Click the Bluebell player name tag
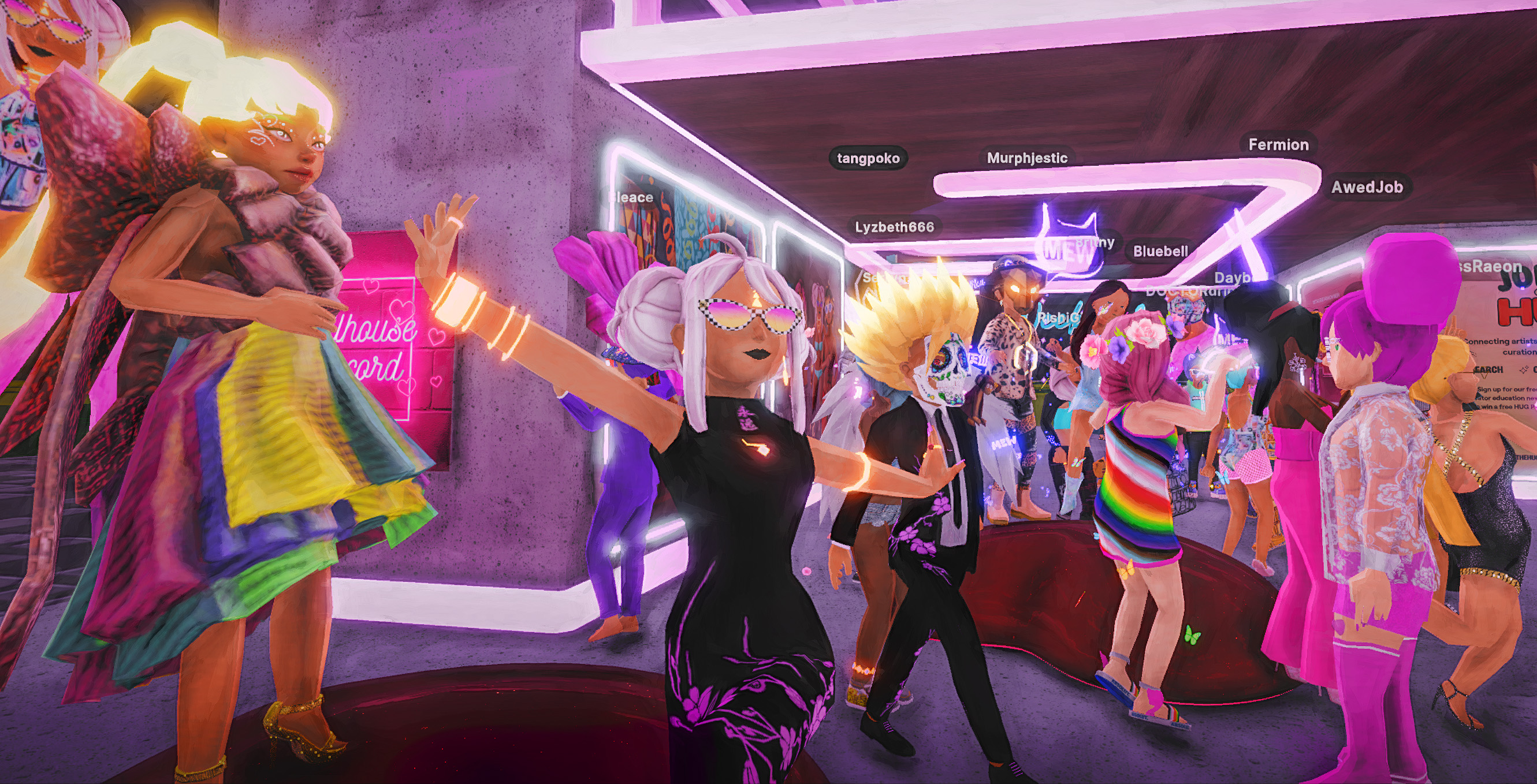Screen dimensions: 1537x784 pos(1160,252)
